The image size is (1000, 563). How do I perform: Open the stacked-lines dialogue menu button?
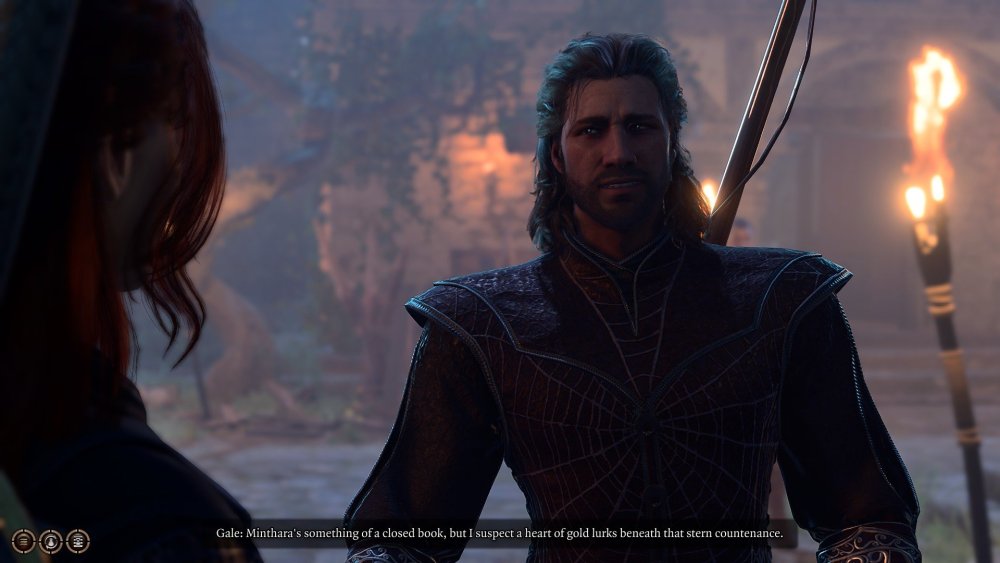tap(24, 541)
